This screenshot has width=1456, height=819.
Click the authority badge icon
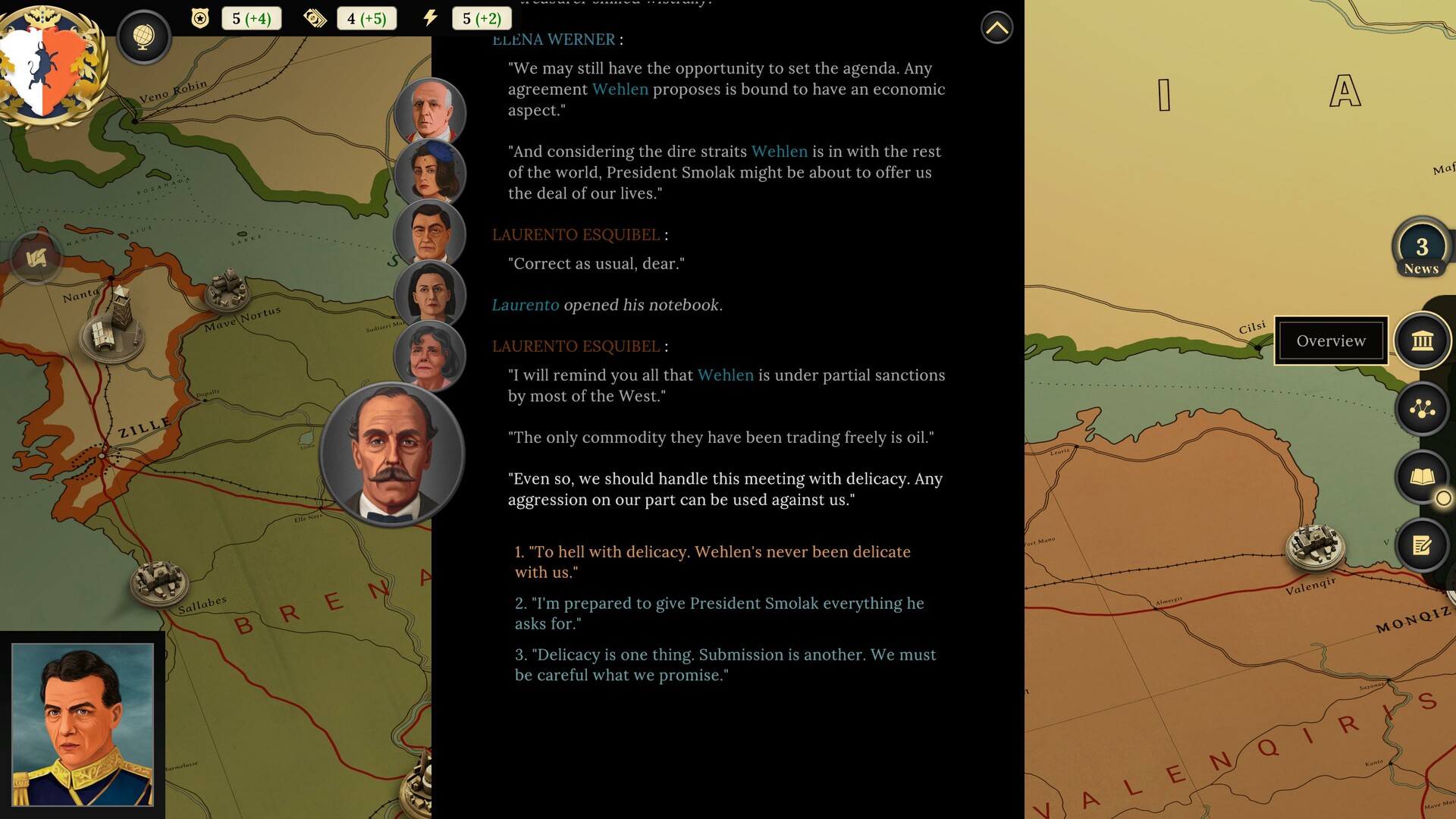coord(199,17)
